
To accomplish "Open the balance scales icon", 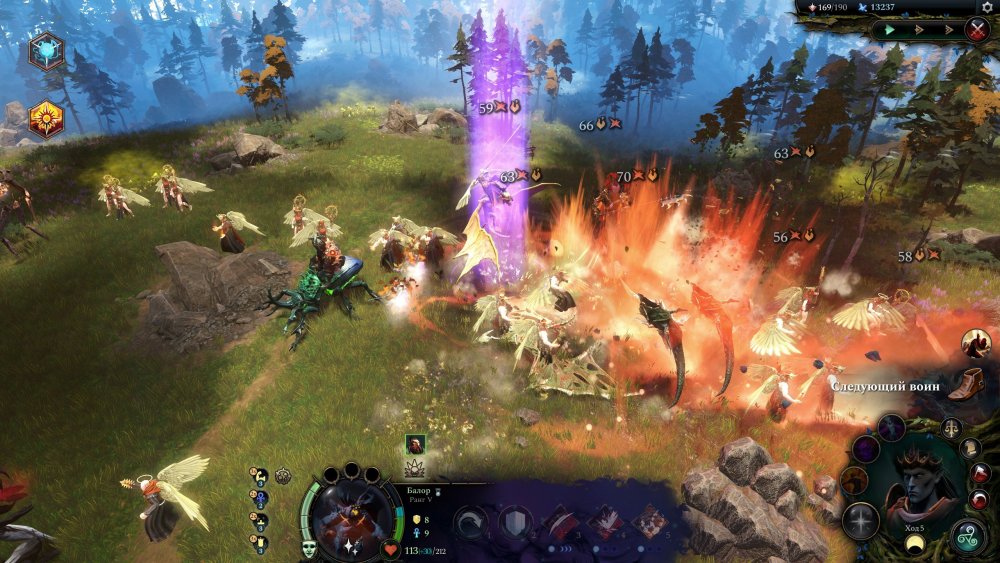I will (x=951, y=428).
